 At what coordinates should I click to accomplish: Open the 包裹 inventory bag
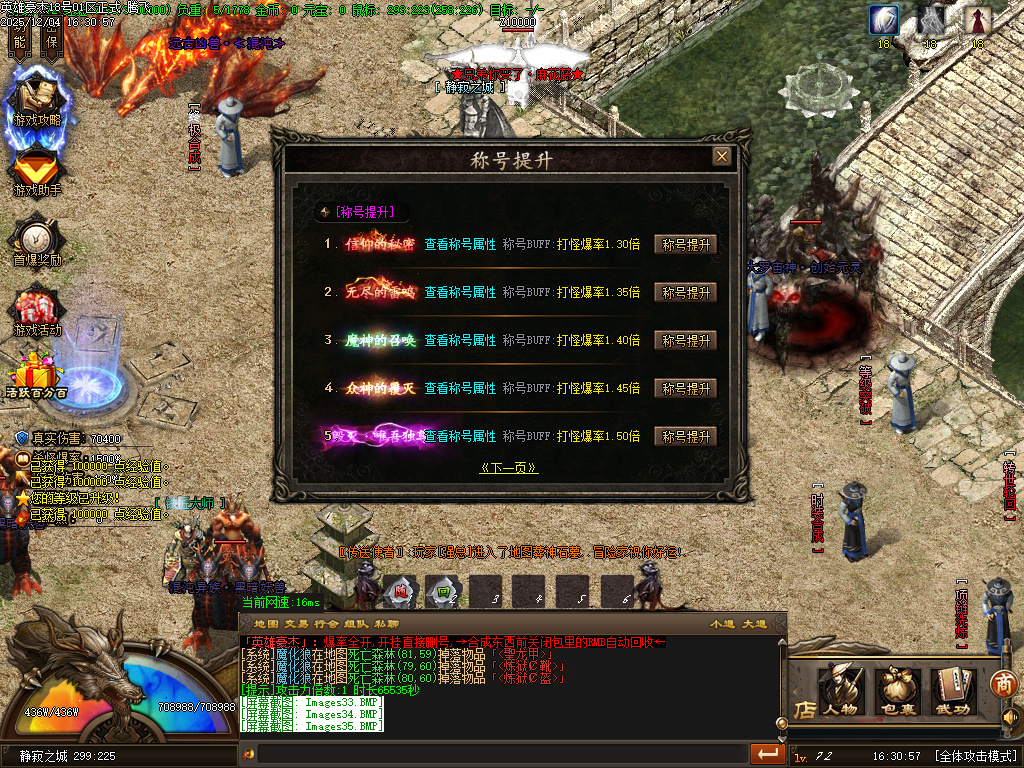click(x=898, y=690)
